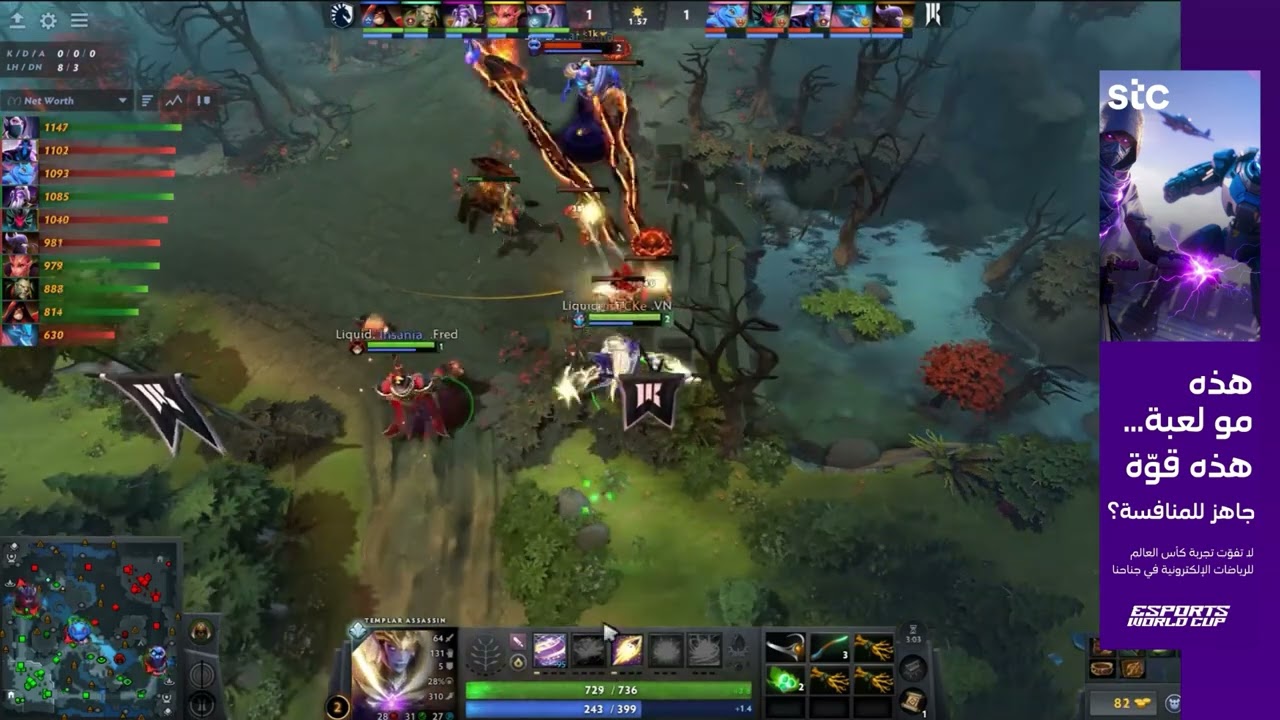
Task: Show the line graph view
Action: coord(174,100)
